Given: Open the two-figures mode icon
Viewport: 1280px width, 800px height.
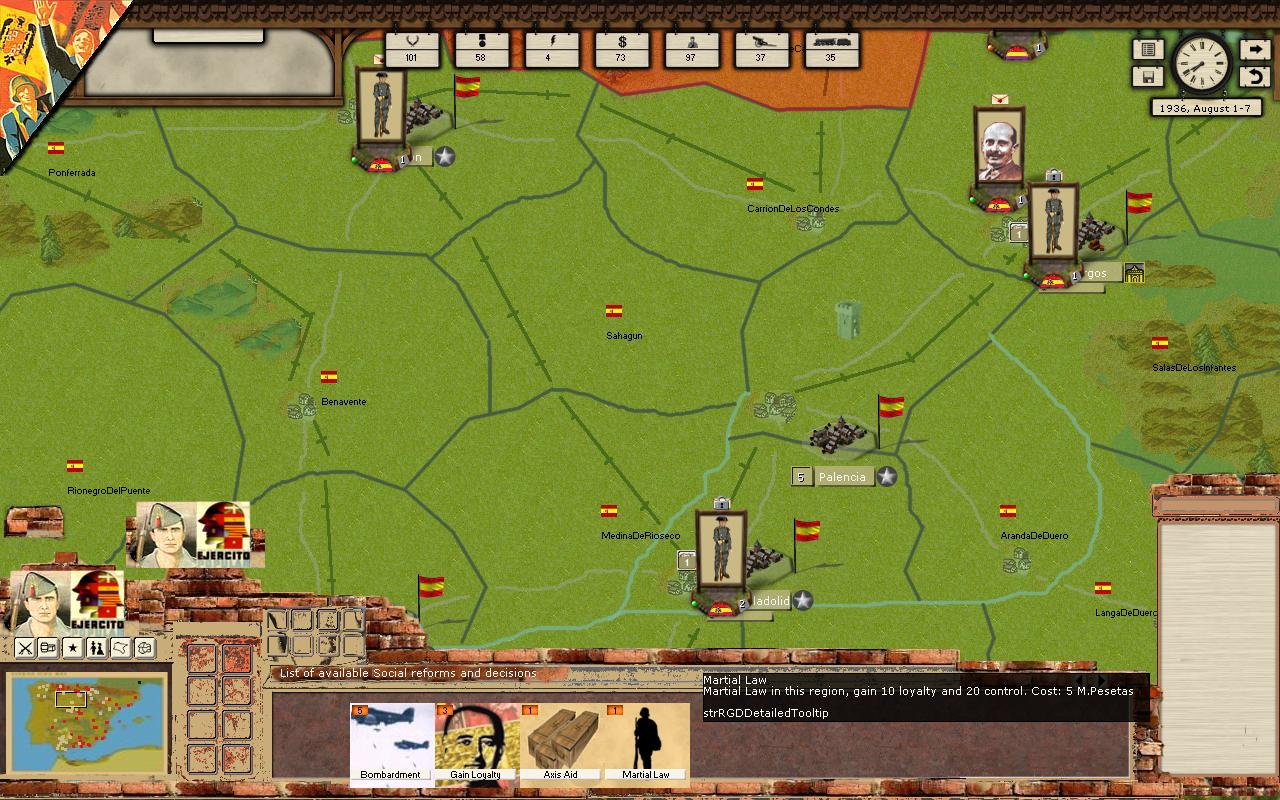Looking at the screenshot, I should (97, 648).
